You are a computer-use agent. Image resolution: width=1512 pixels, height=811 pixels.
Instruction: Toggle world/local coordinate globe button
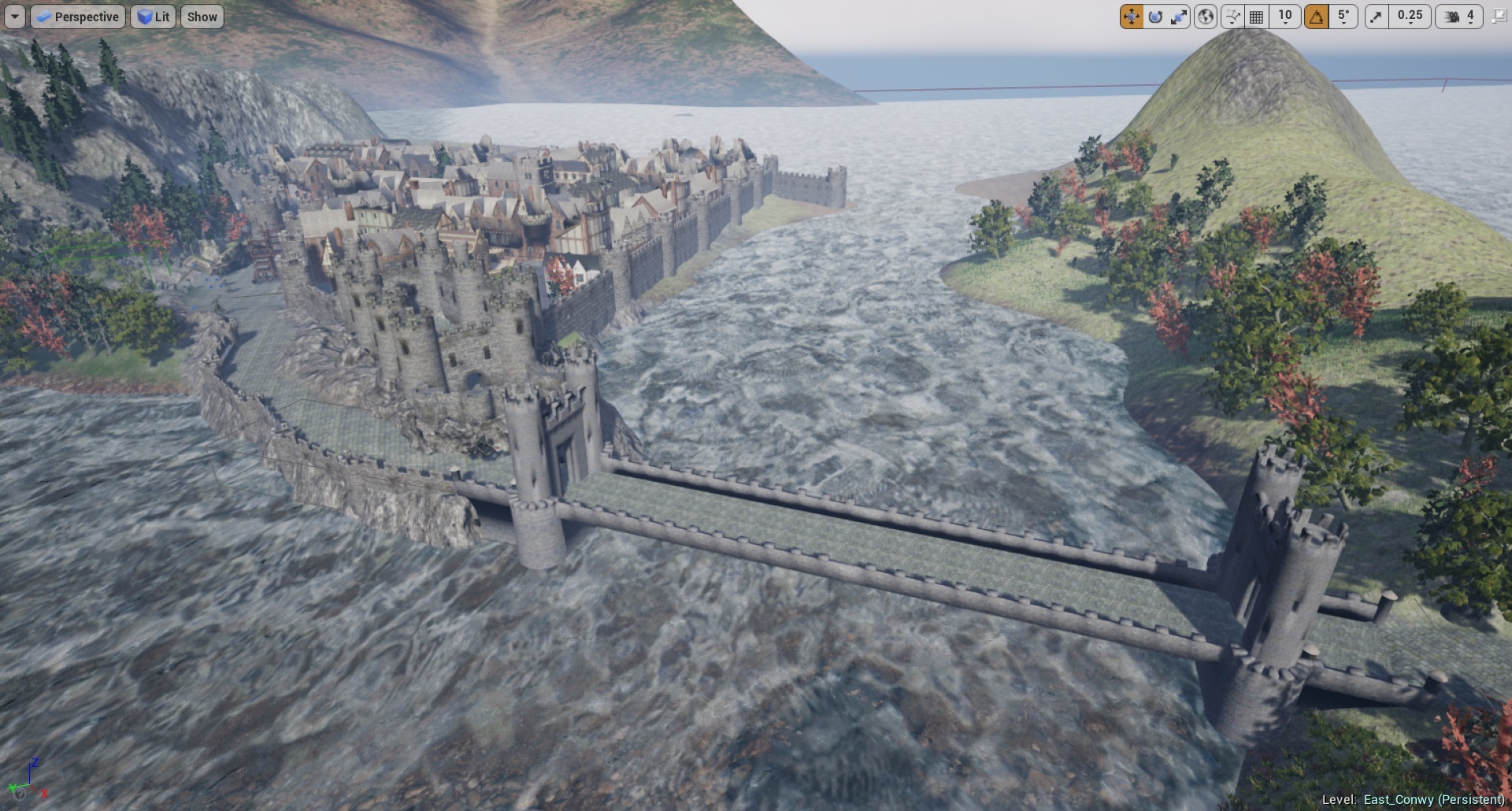tap(1206, 17)
